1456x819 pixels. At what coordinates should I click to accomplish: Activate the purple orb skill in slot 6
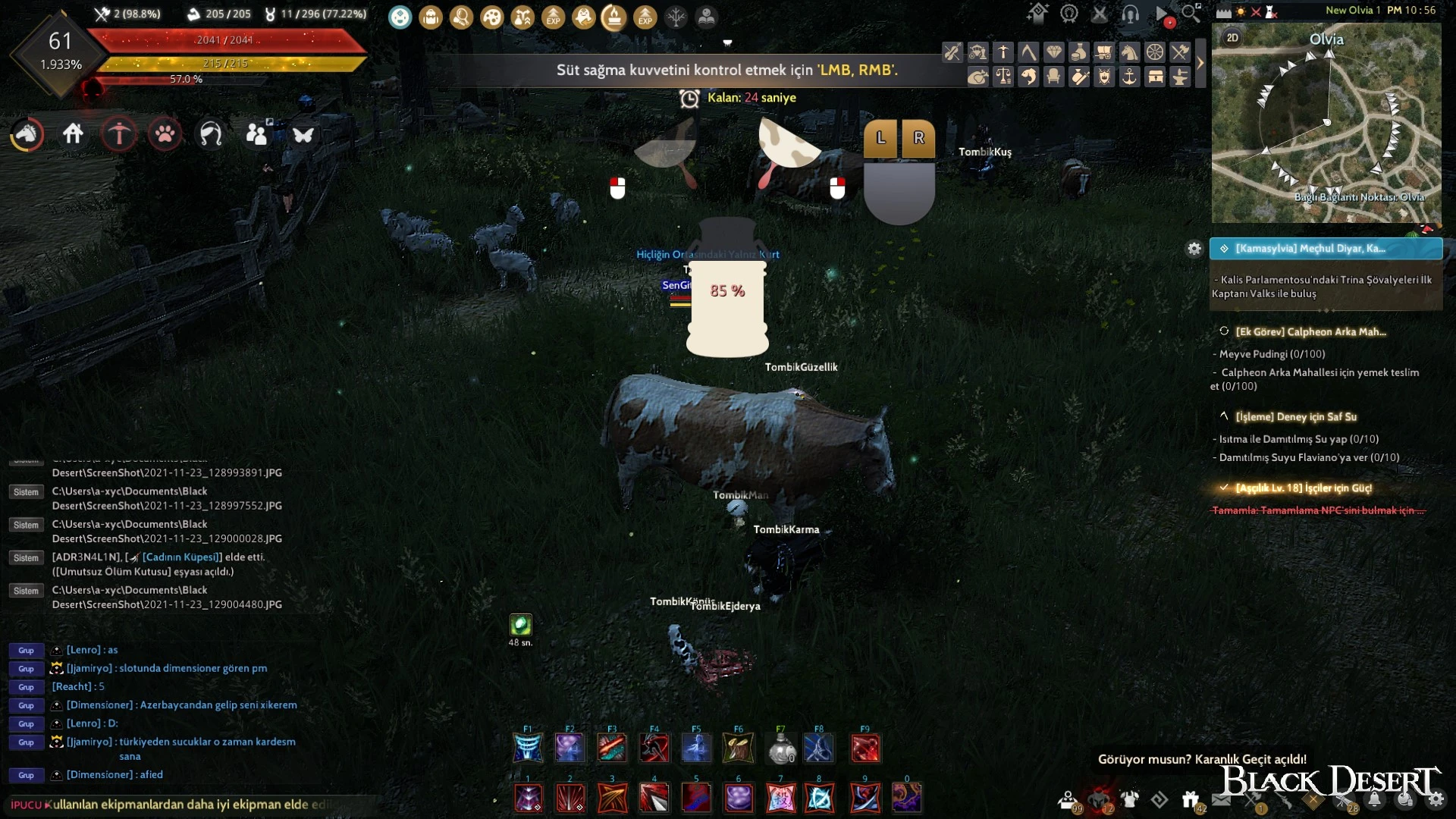coord(739,798)
